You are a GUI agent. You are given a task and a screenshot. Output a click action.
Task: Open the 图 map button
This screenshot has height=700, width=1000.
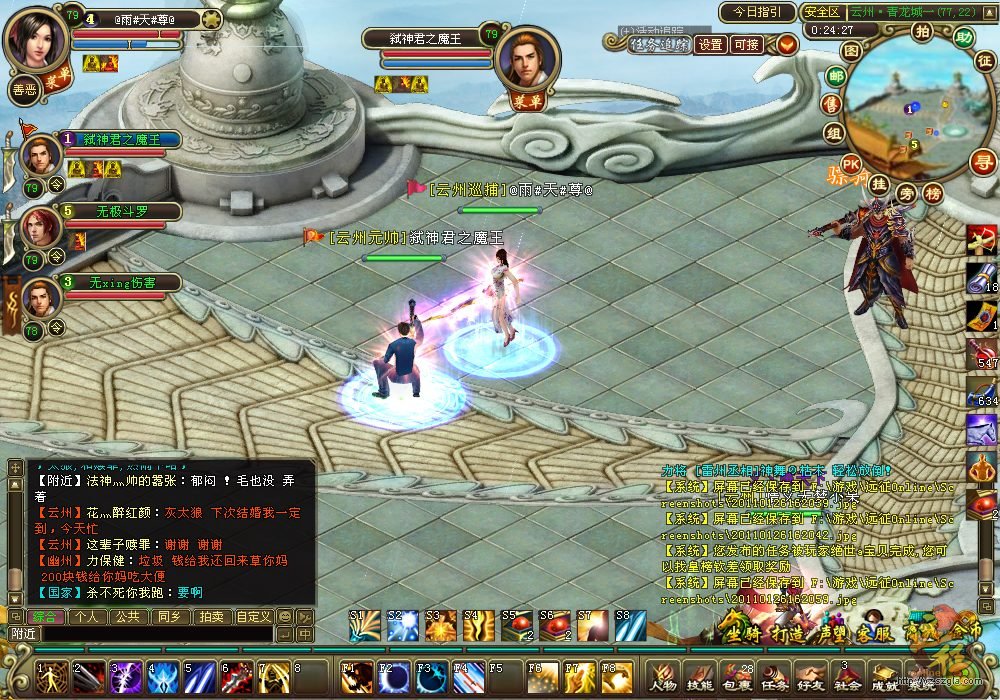pos(850,49)
